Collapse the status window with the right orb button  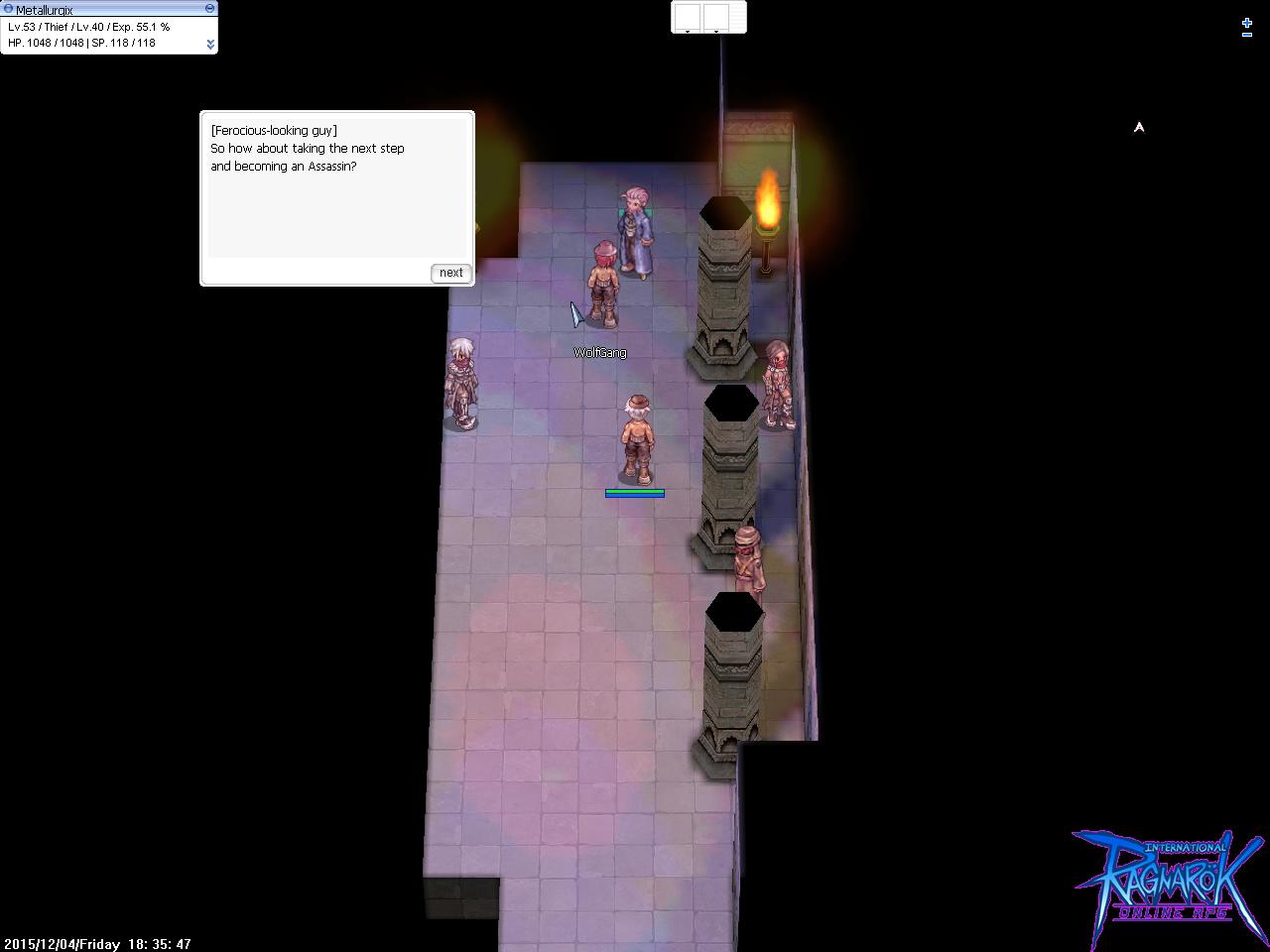[x=209, y=8]
